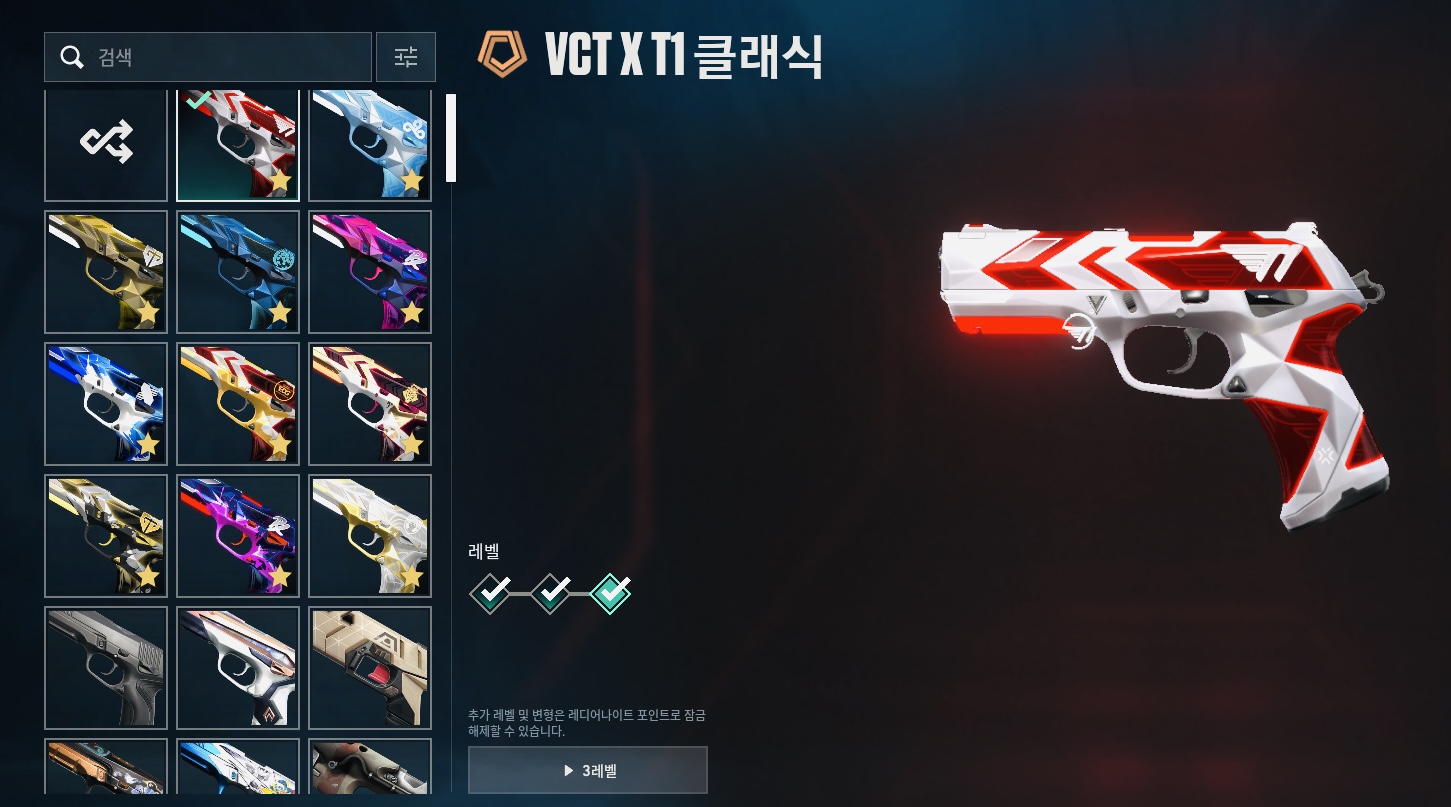The width and height of the screenshot is (1451, 807).
Task: Select the magenta and navy Classic thumbnail
Action: [x=238, y=535]
